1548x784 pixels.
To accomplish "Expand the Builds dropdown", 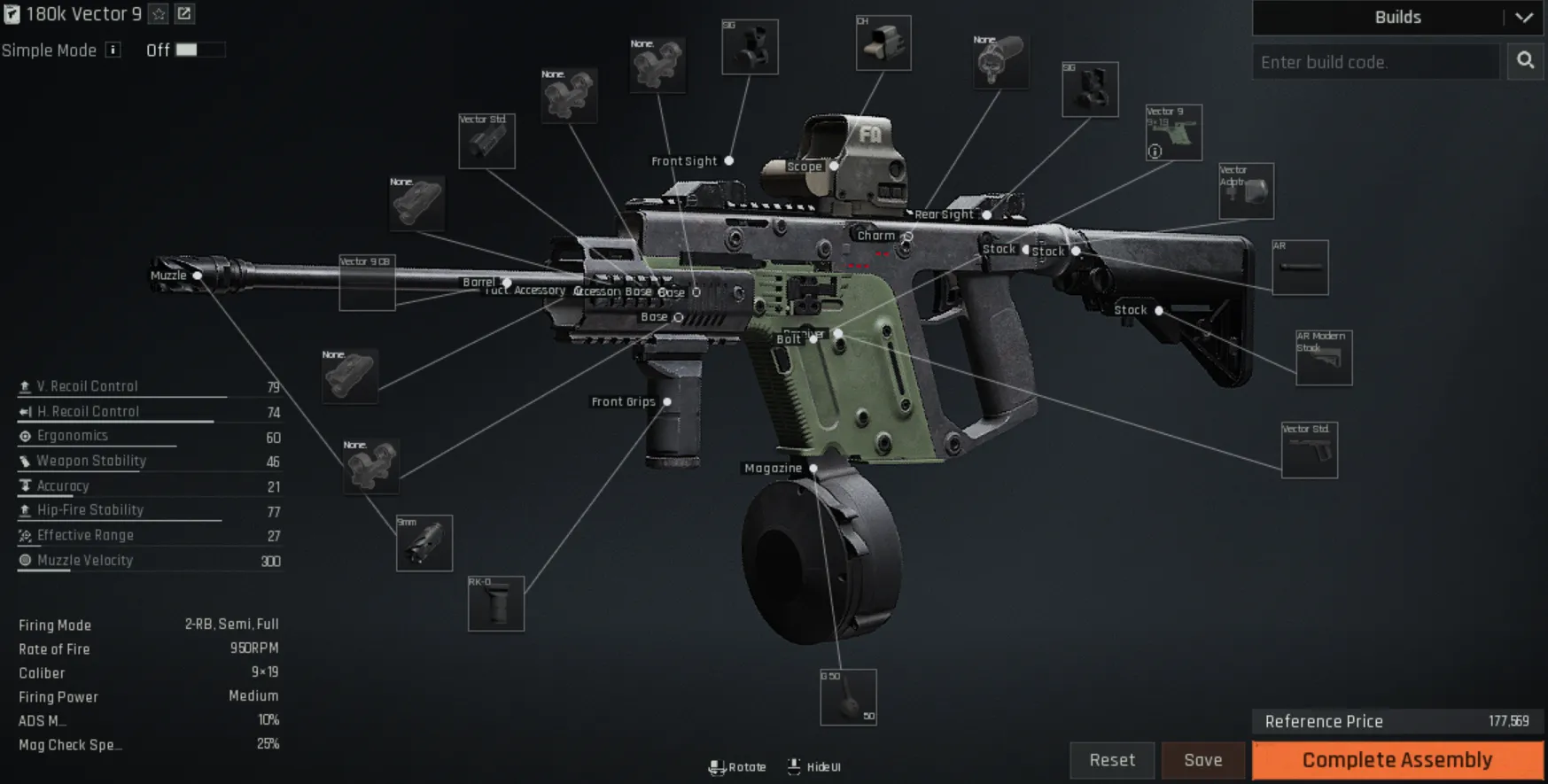I will tap(1526, 17).
